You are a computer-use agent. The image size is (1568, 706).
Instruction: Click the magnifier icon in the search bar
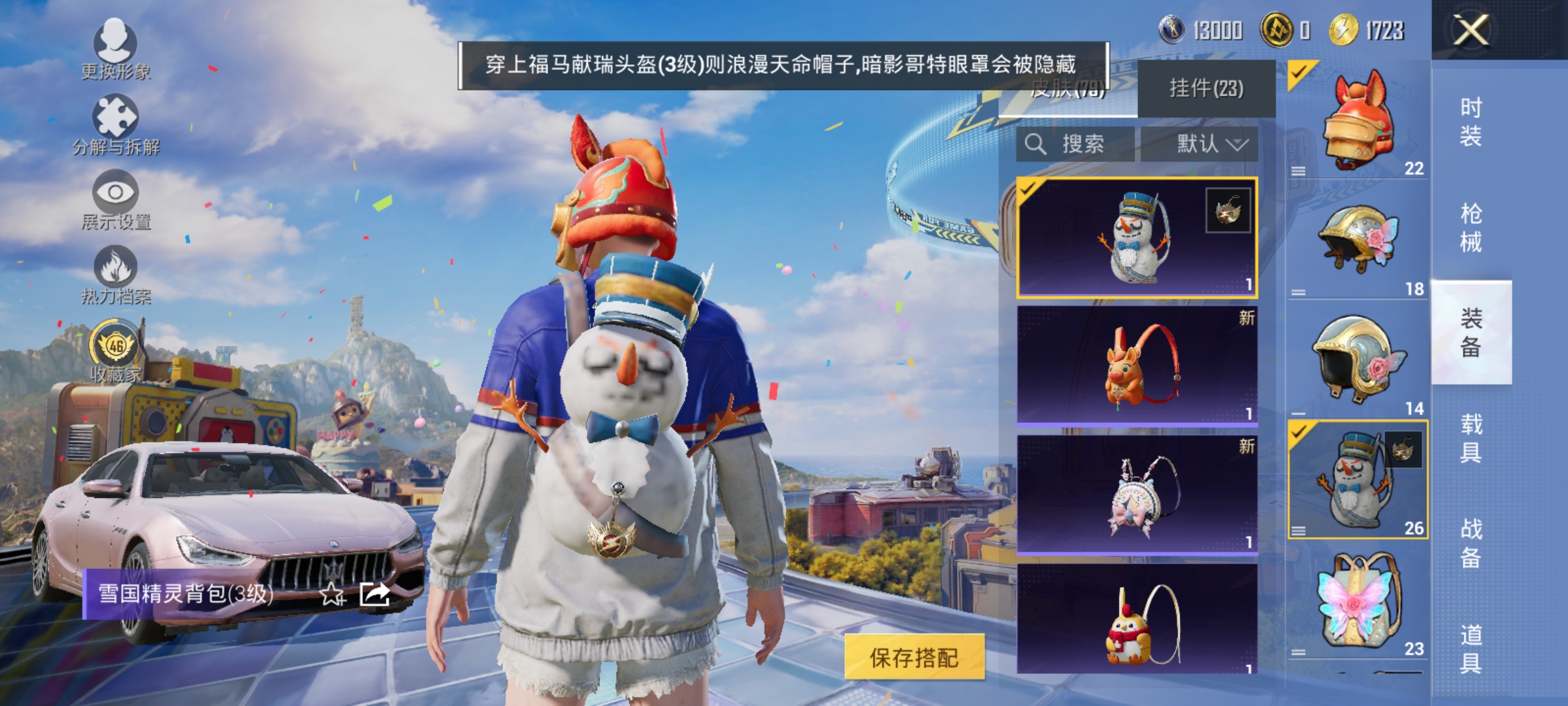click(1036, 144)
